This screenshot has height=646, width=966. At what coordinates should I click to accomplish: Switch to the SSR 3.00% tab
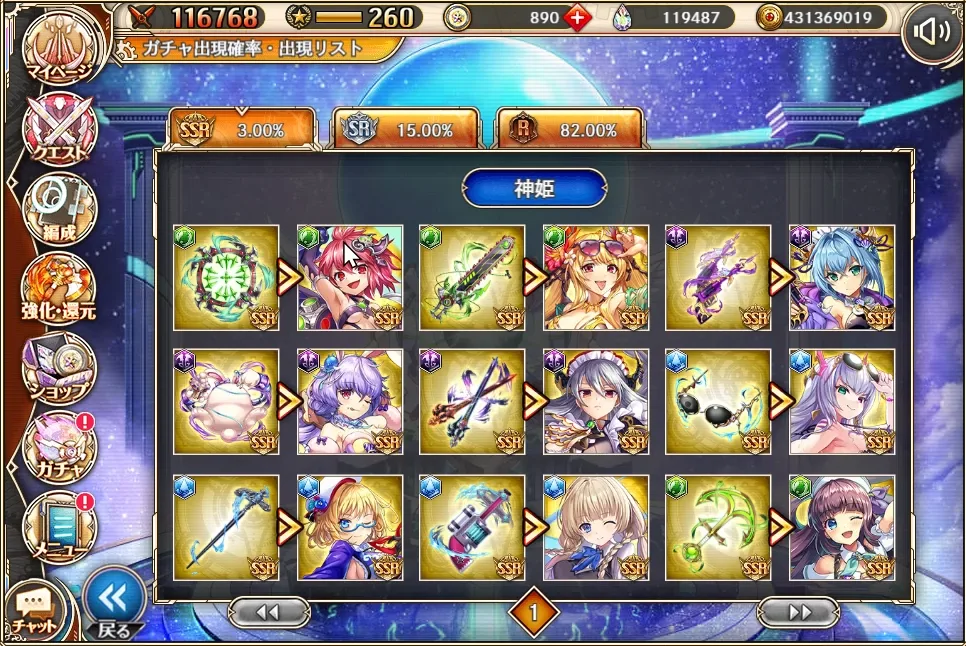(241, 130)
